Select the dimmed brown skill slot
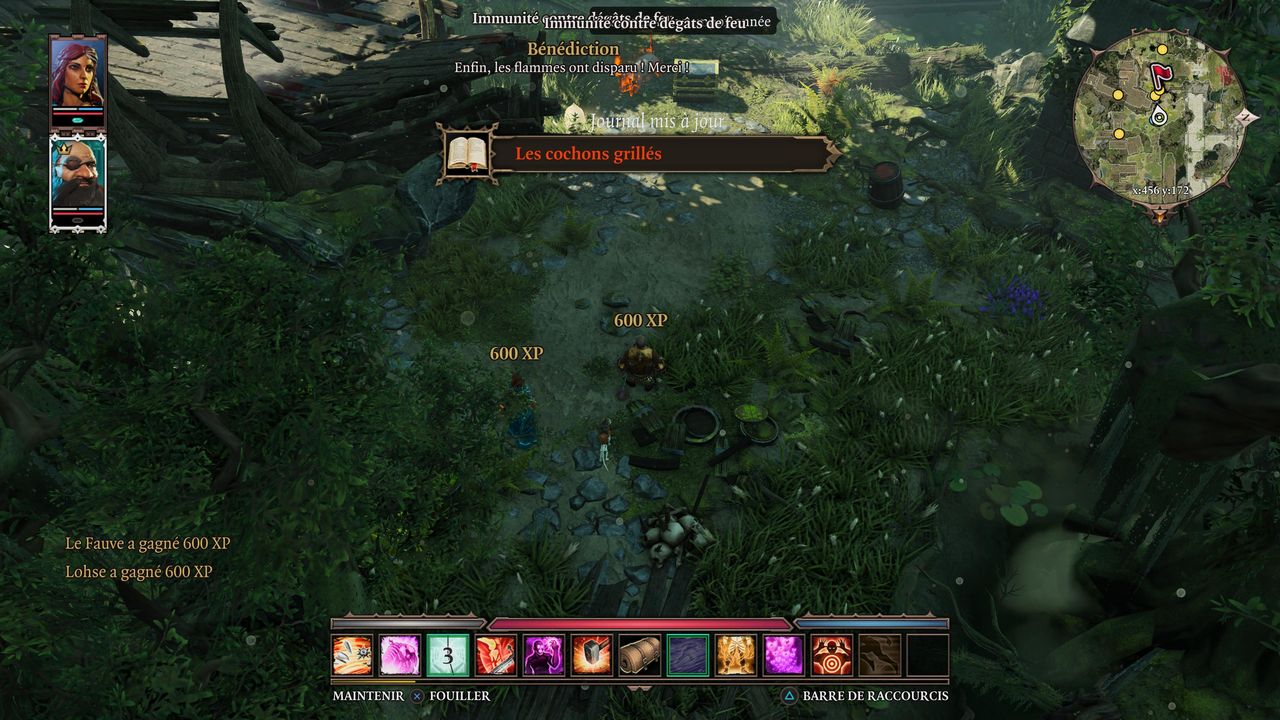The height and width of the screenshot is (720, 1280). 880,655
